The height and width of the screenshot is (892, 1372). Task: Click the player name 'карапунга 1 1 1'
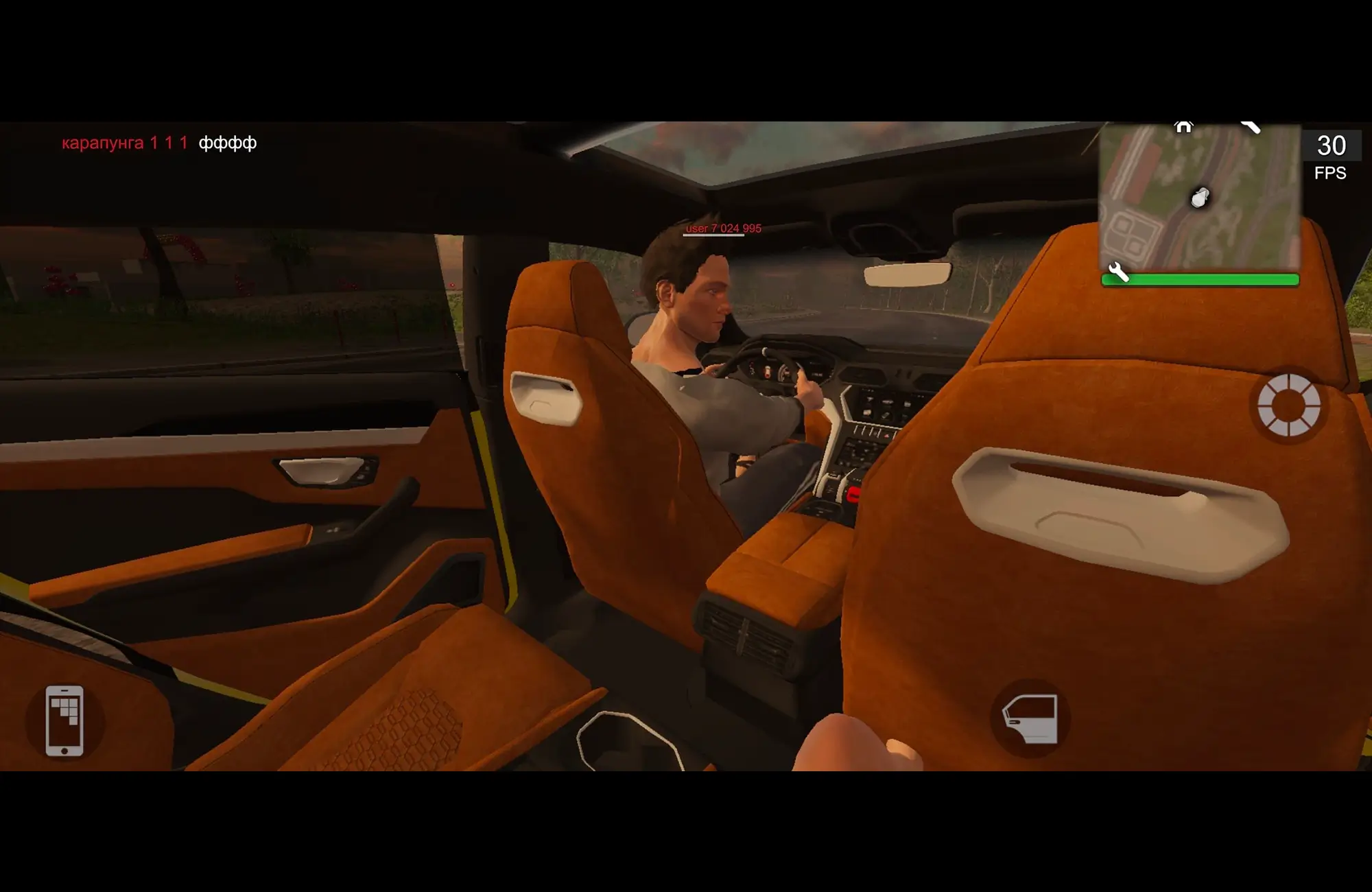pyautogui.click(x=123, y=144)
